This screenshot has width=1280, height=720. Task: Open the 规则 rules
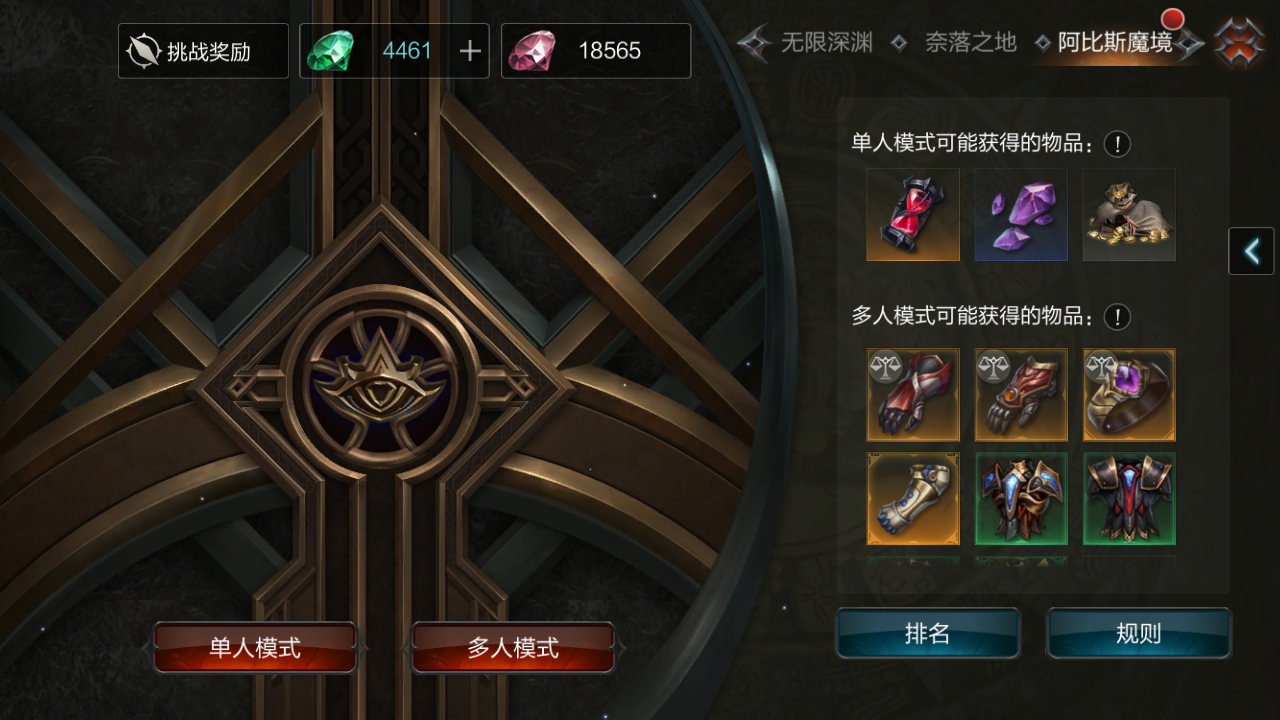[1139, 634]
